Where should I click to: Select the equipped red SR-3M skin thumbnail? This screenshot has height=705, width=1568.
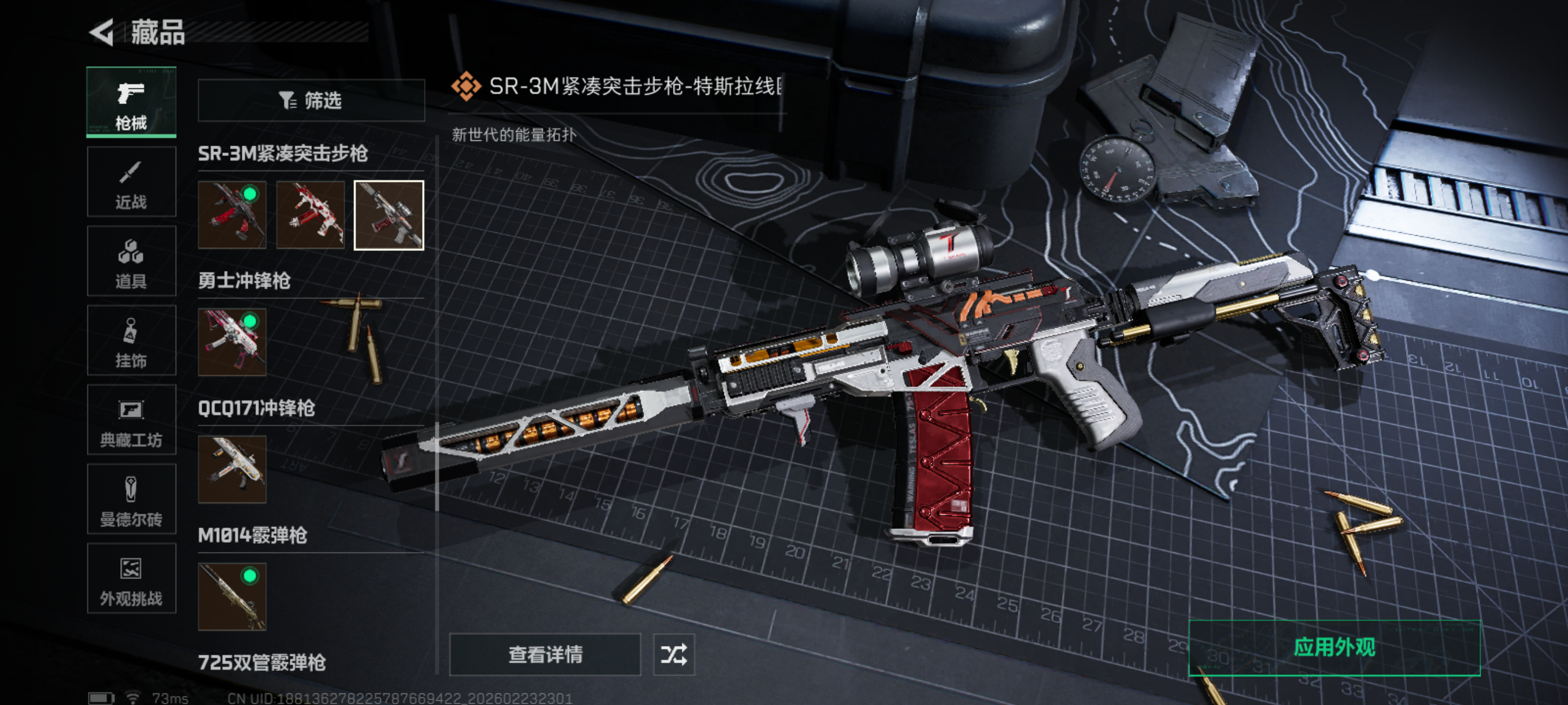232,215
